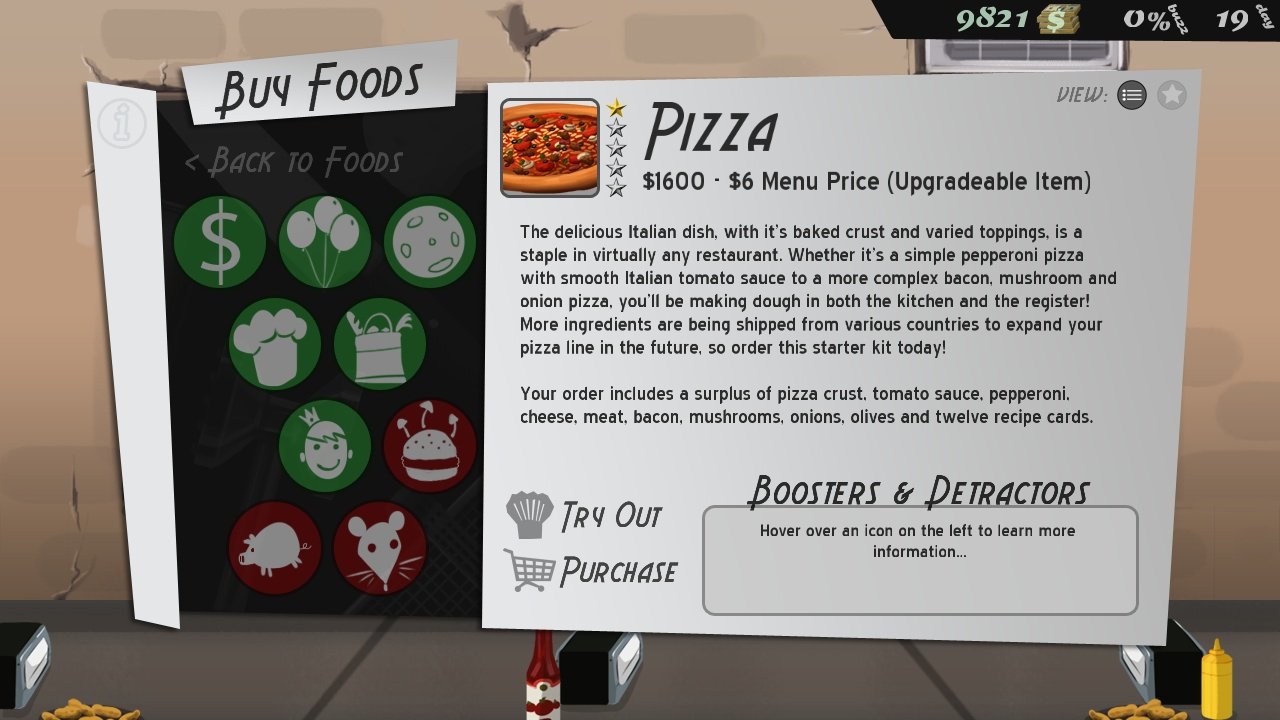Screen dimensions: 1280x720
Task: Click the balloons buzz booster icon
Action: click(x=324, y=241)
